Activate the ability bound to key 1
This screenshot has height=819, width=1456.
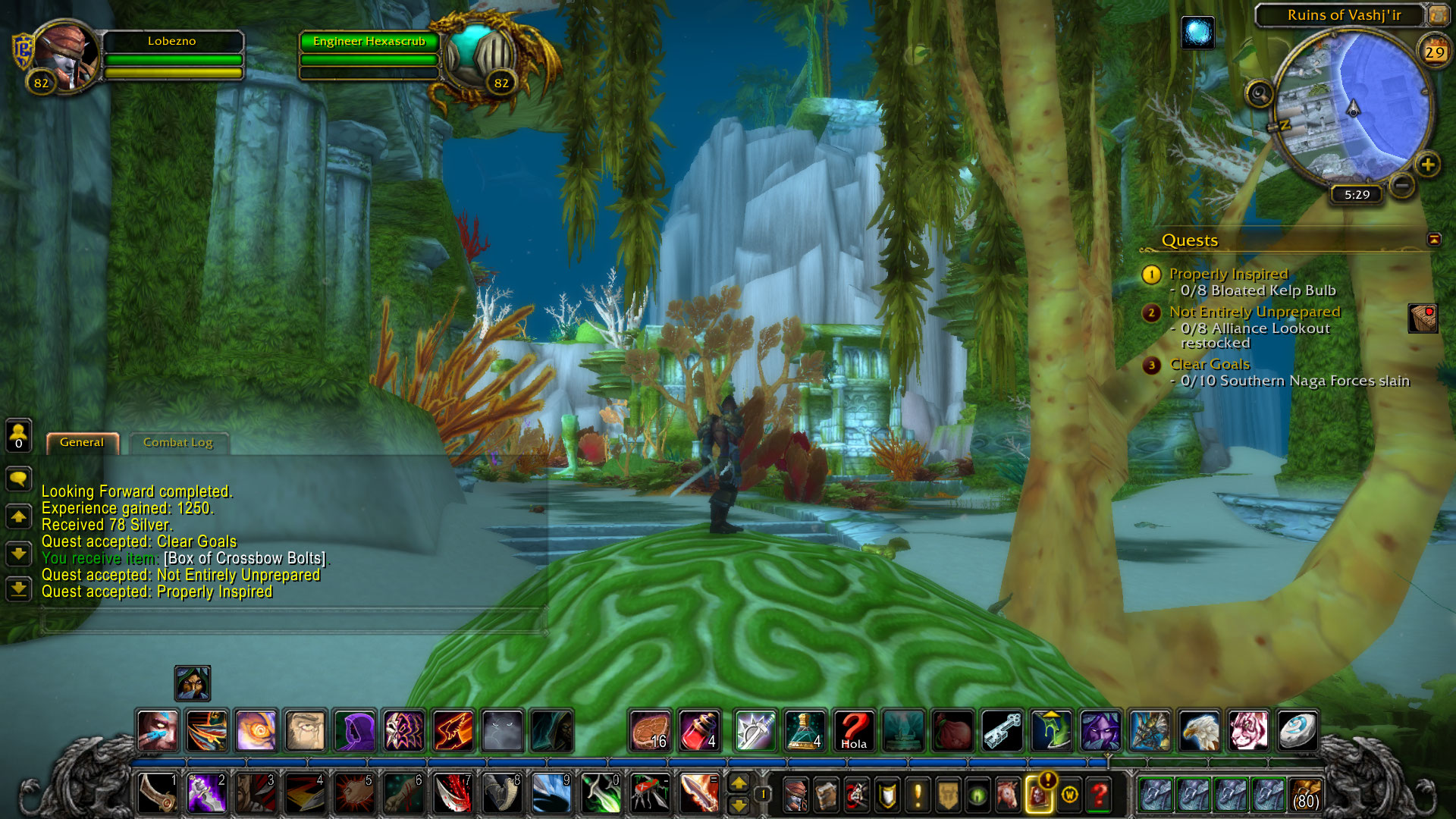[158, 793]
